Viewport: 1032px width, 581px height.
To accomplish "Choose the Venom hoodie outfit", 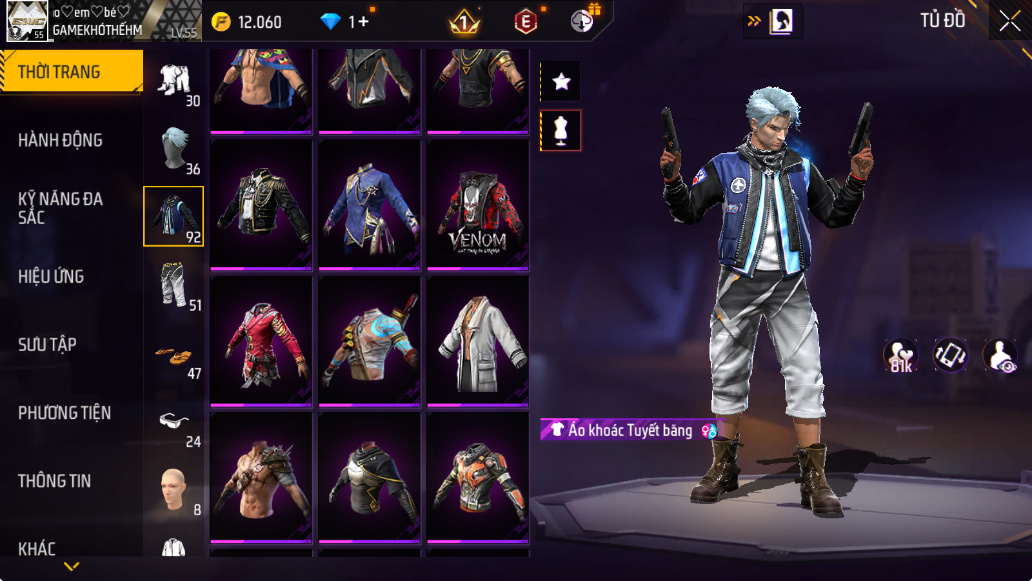I will 477,209.
